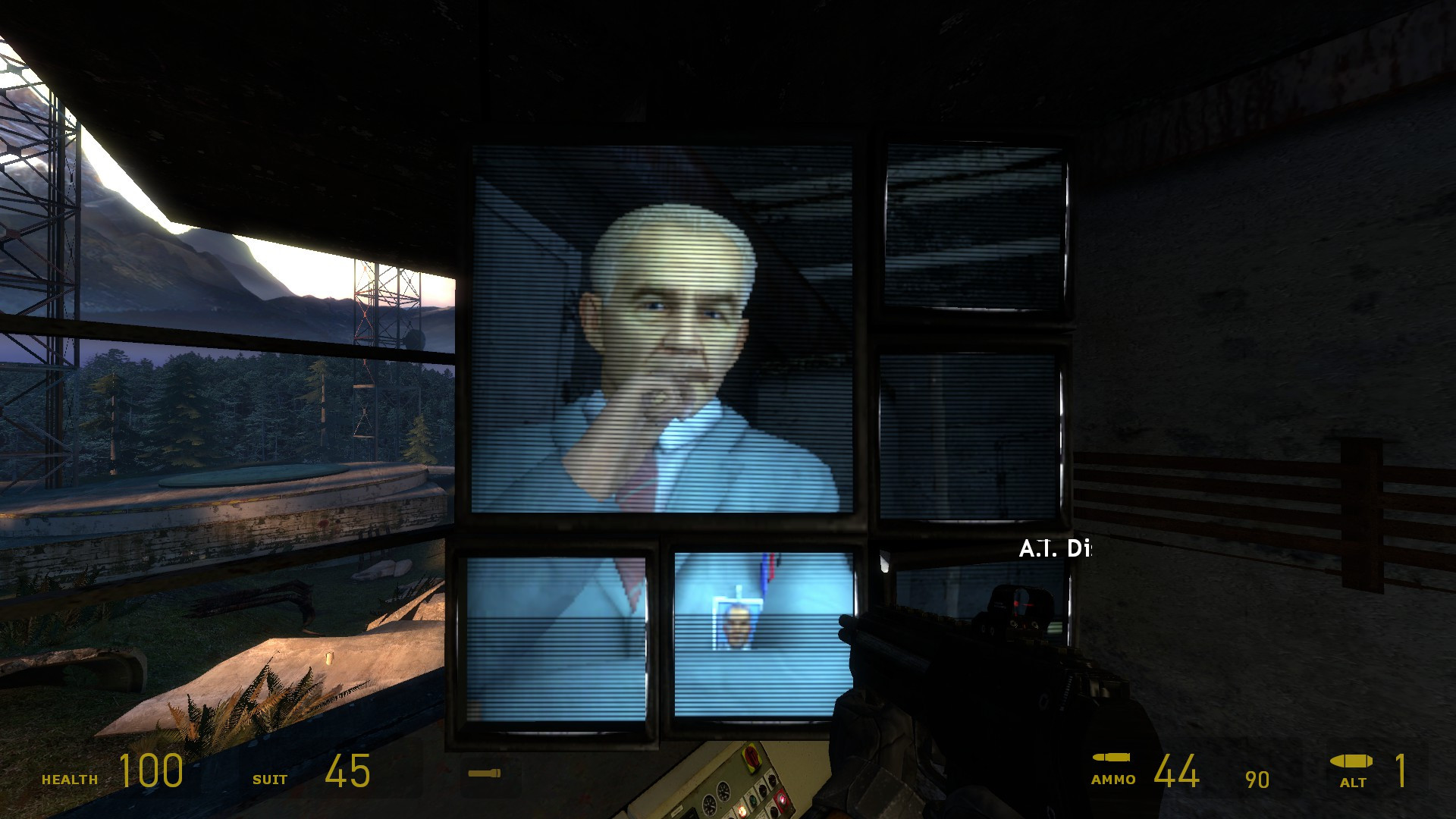Viewport: 1456px width, 819px height.
Task: Click the right circular gauge on the control console
Action: click(x=723, y=793)
